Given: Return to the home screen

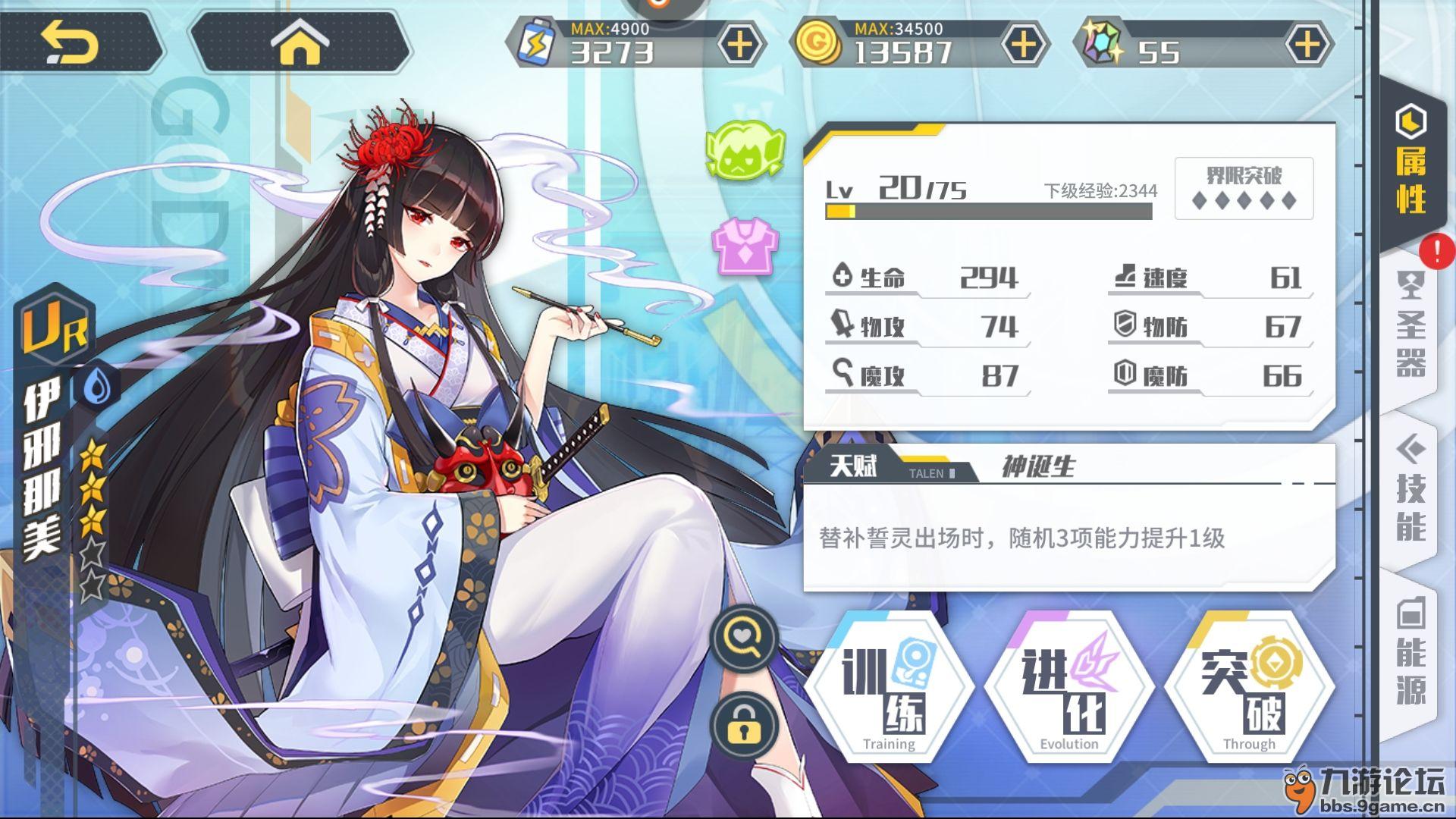Looking at the screenshot, I should click(x=300, y=43).
